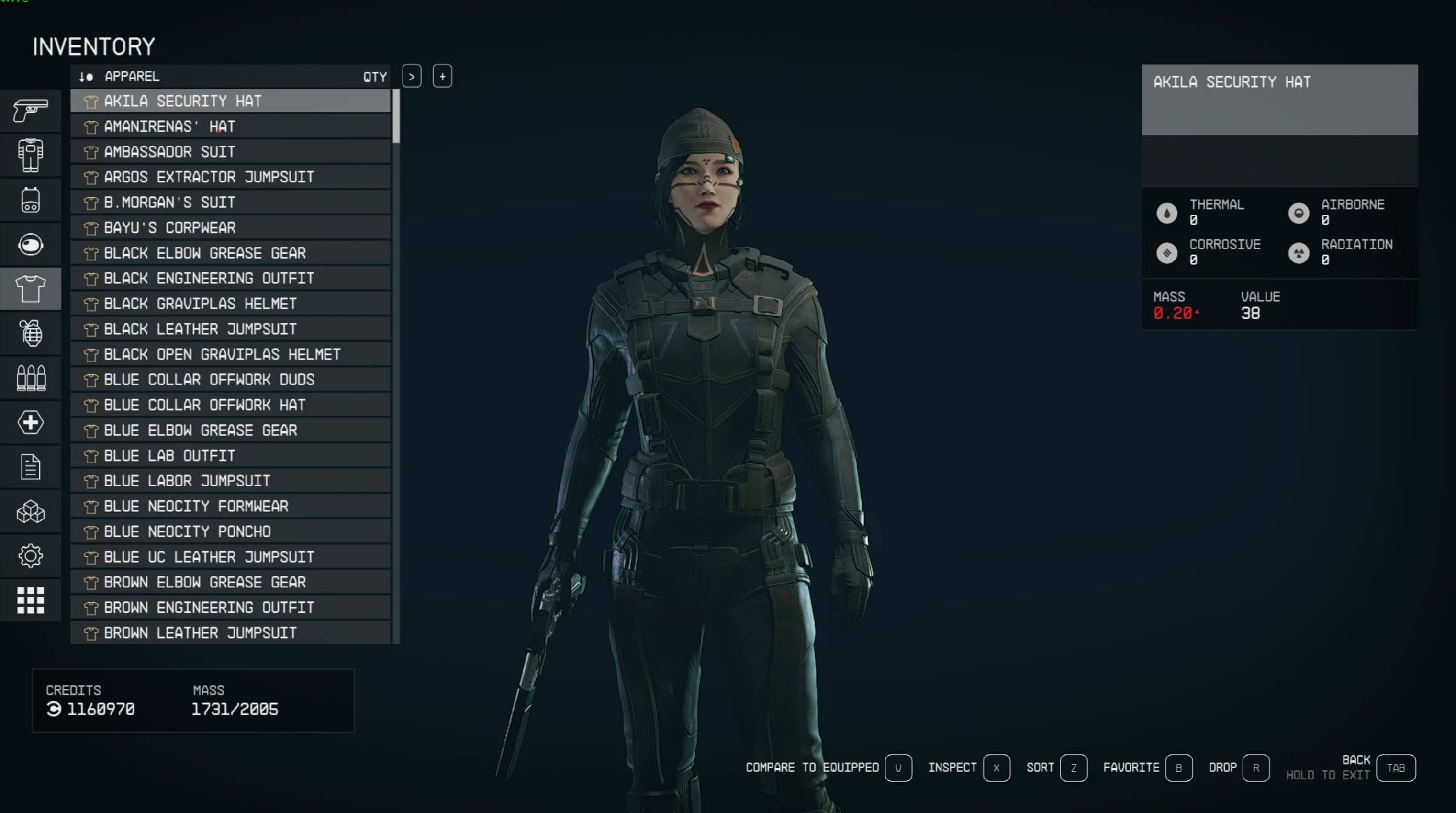
Task: Open the ammo category with bullets icon
Action: pos(31,378)
